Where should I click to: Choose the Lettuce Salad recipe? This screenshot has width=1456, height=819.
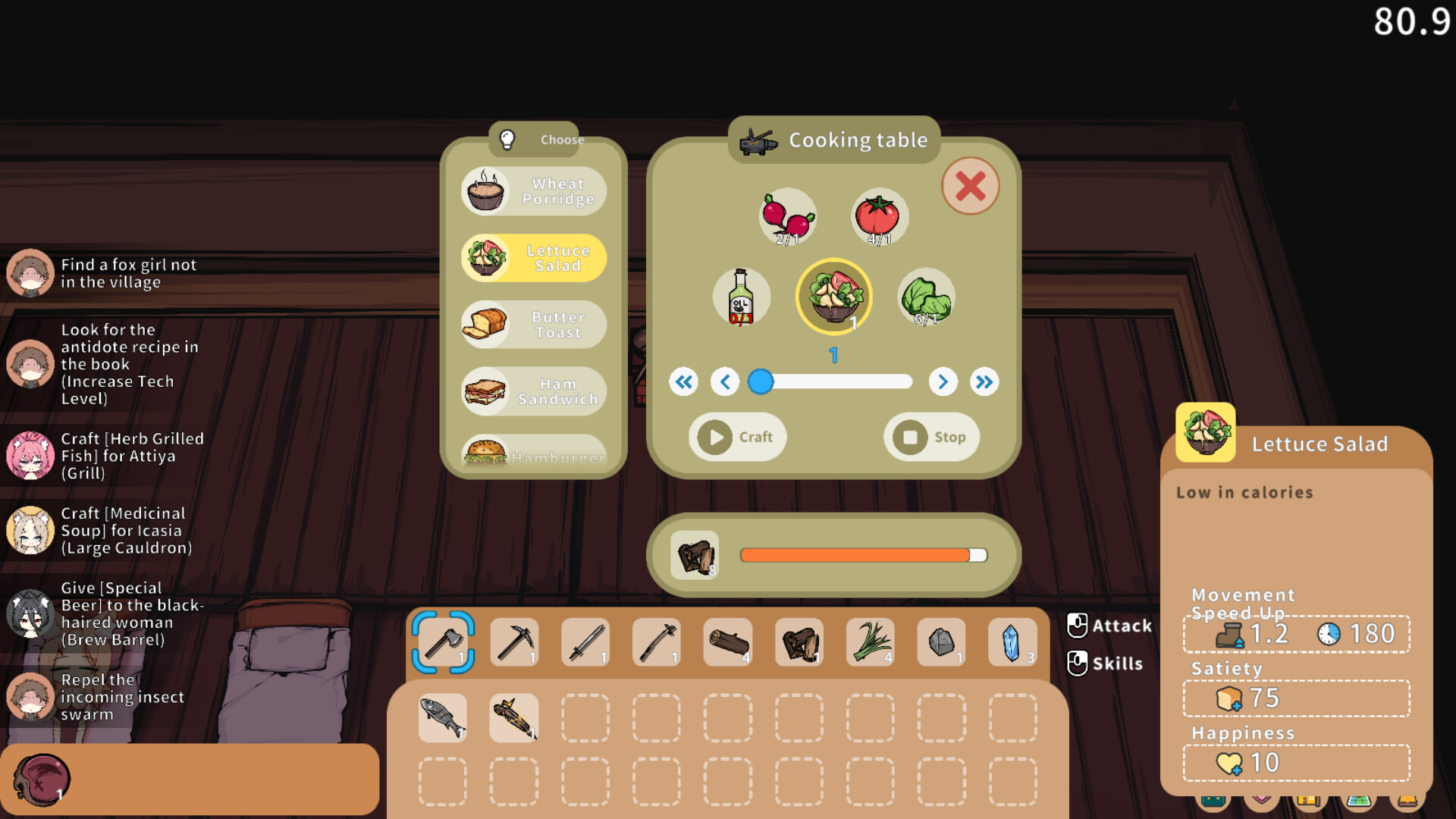534,258
